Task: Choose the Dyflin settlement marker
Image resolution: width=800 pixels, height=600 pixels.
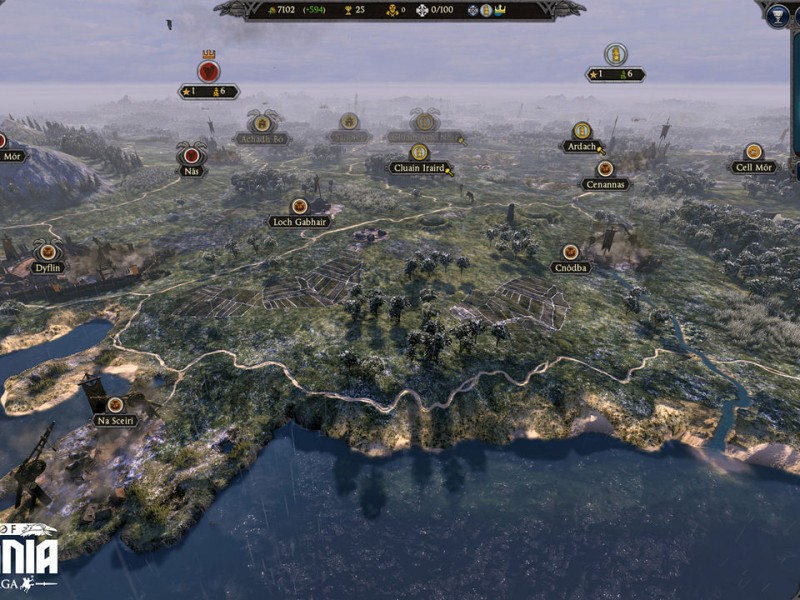Action: click(x=47, y=267)
